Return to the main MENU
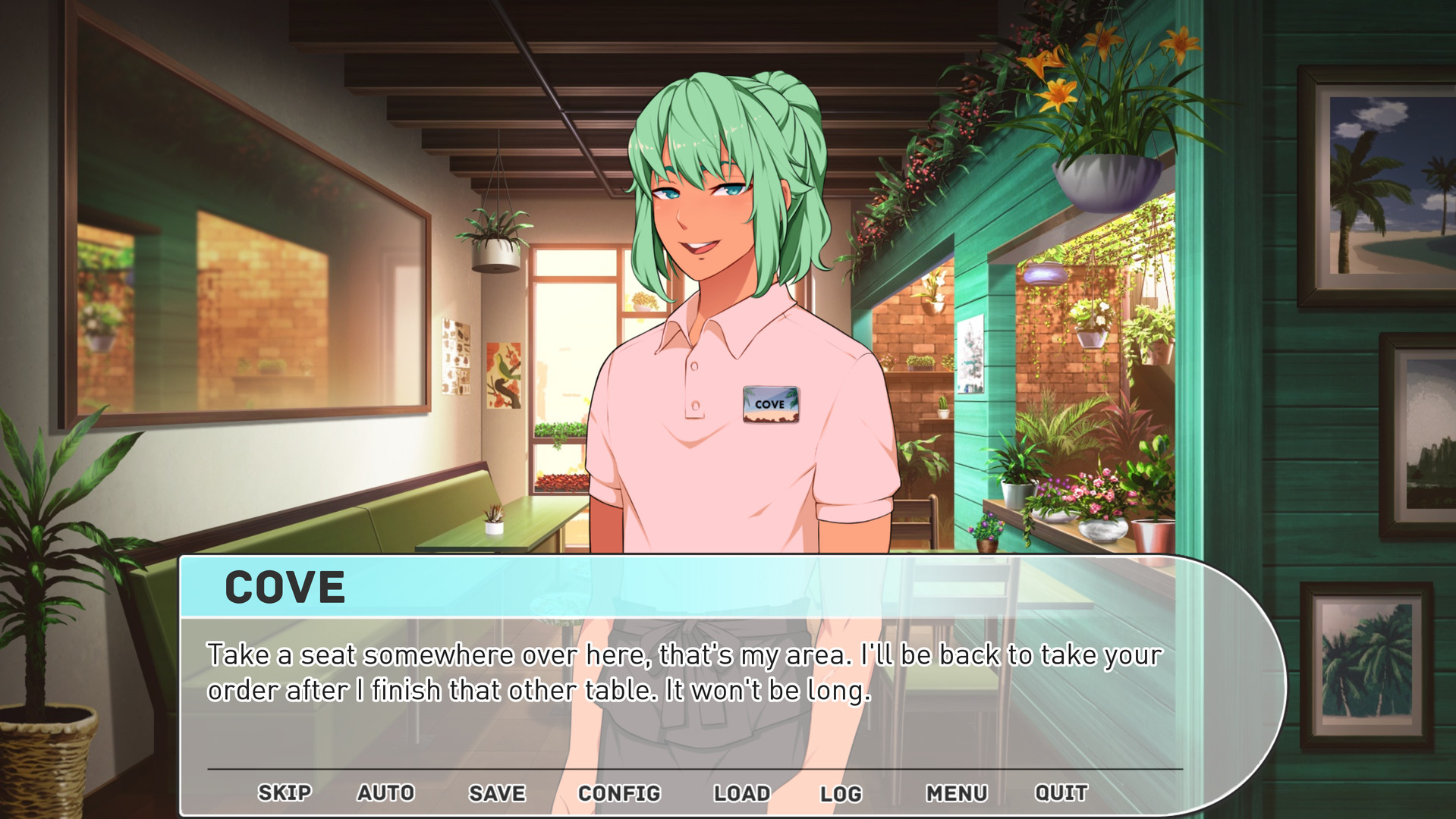Viewport: 1456px width, 819px height. [958, 792]
